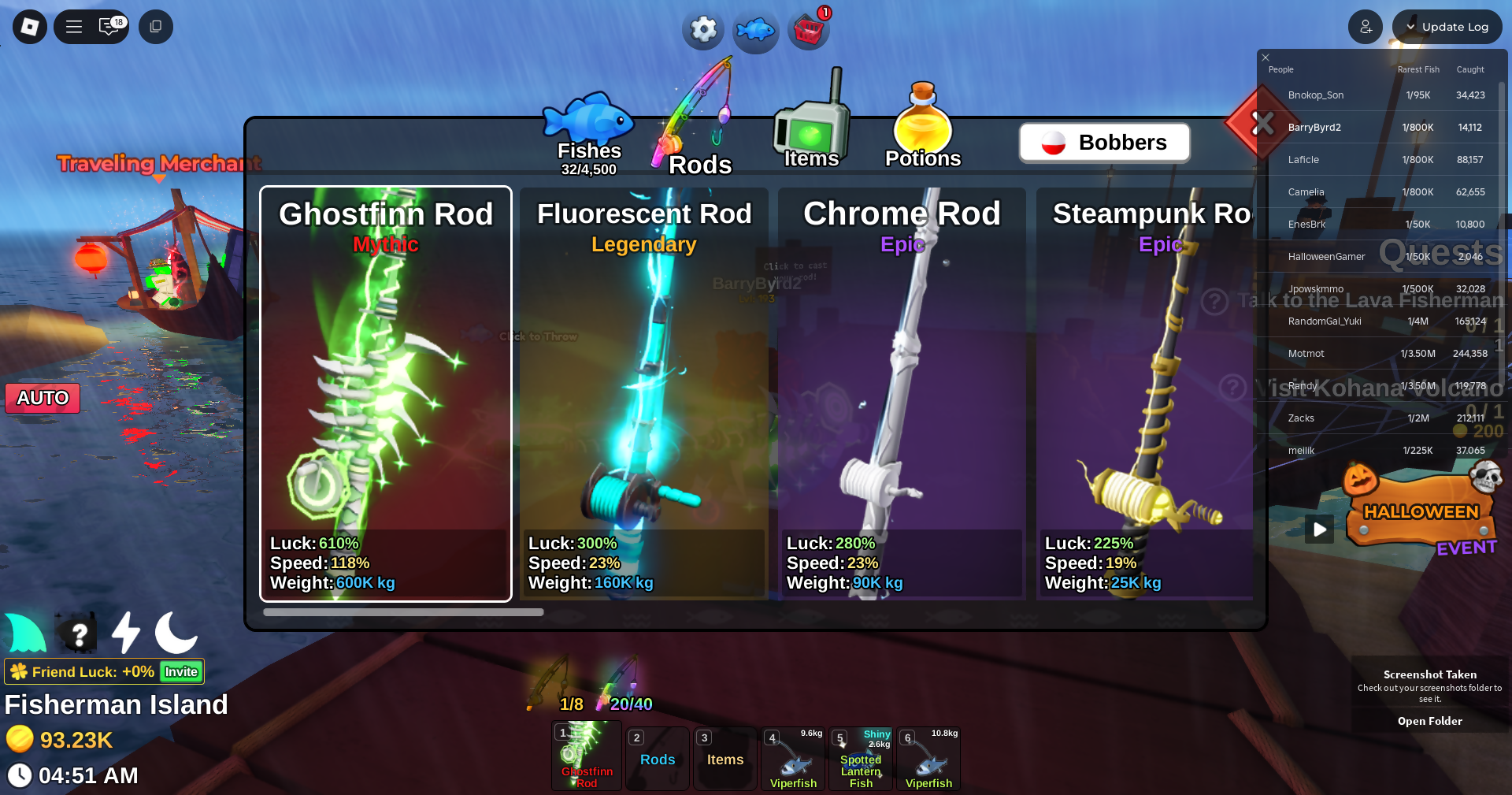Select the Spotted Lantern Fish hotbar slot

click(x=861, y=759)
